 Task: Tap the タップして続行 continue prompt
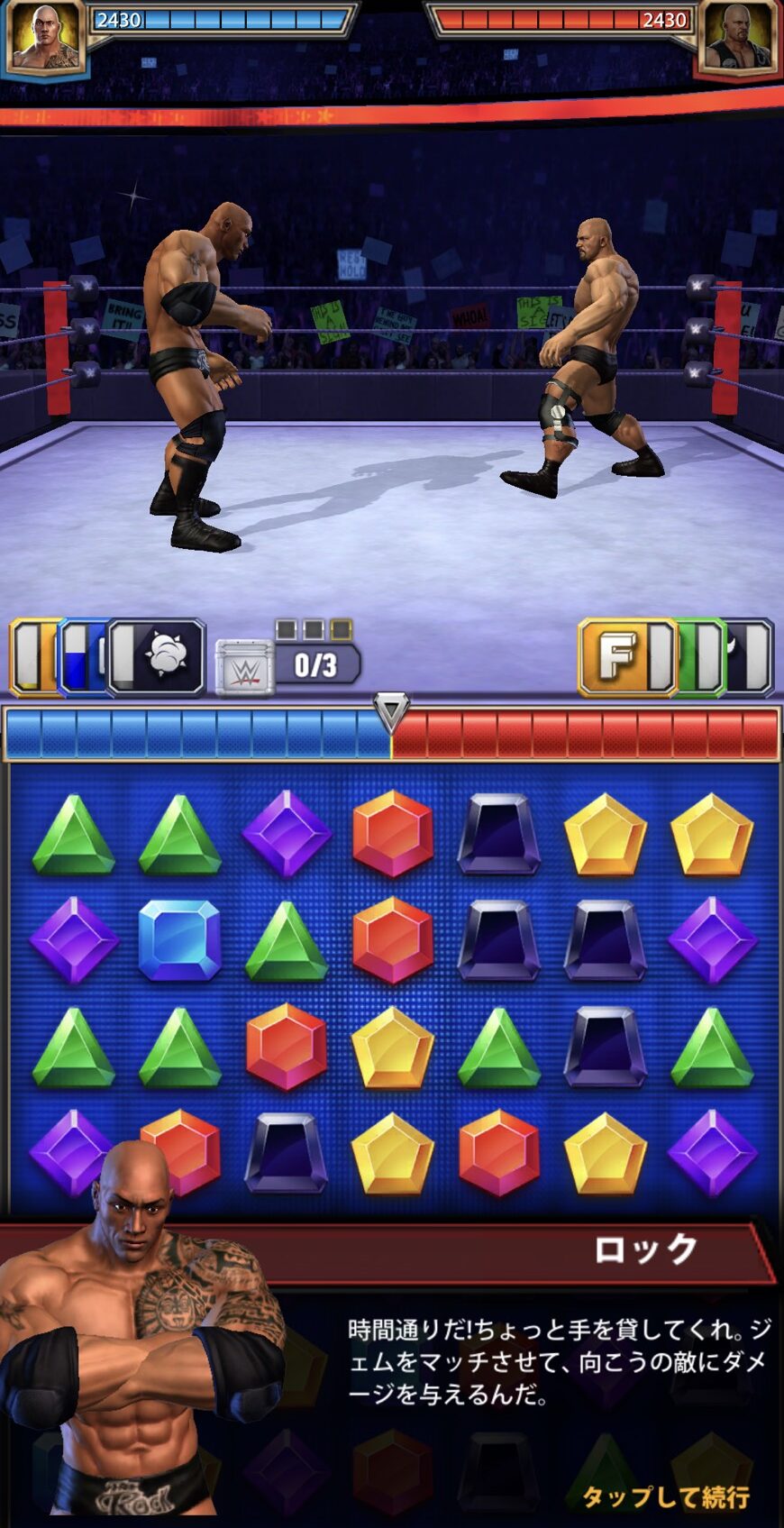(665, 1496)
